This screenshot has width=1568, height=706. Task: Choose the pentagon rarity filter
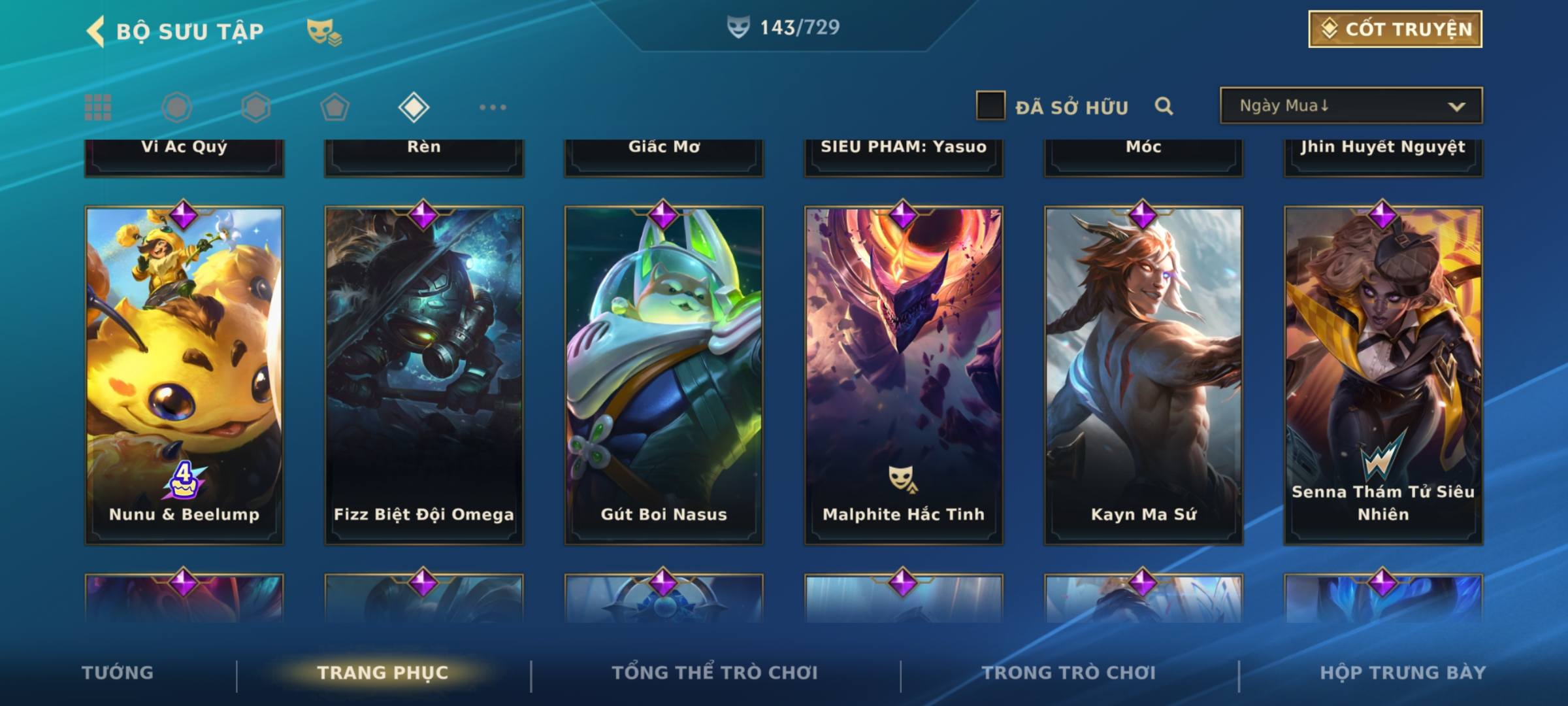(x=335, y=107)
